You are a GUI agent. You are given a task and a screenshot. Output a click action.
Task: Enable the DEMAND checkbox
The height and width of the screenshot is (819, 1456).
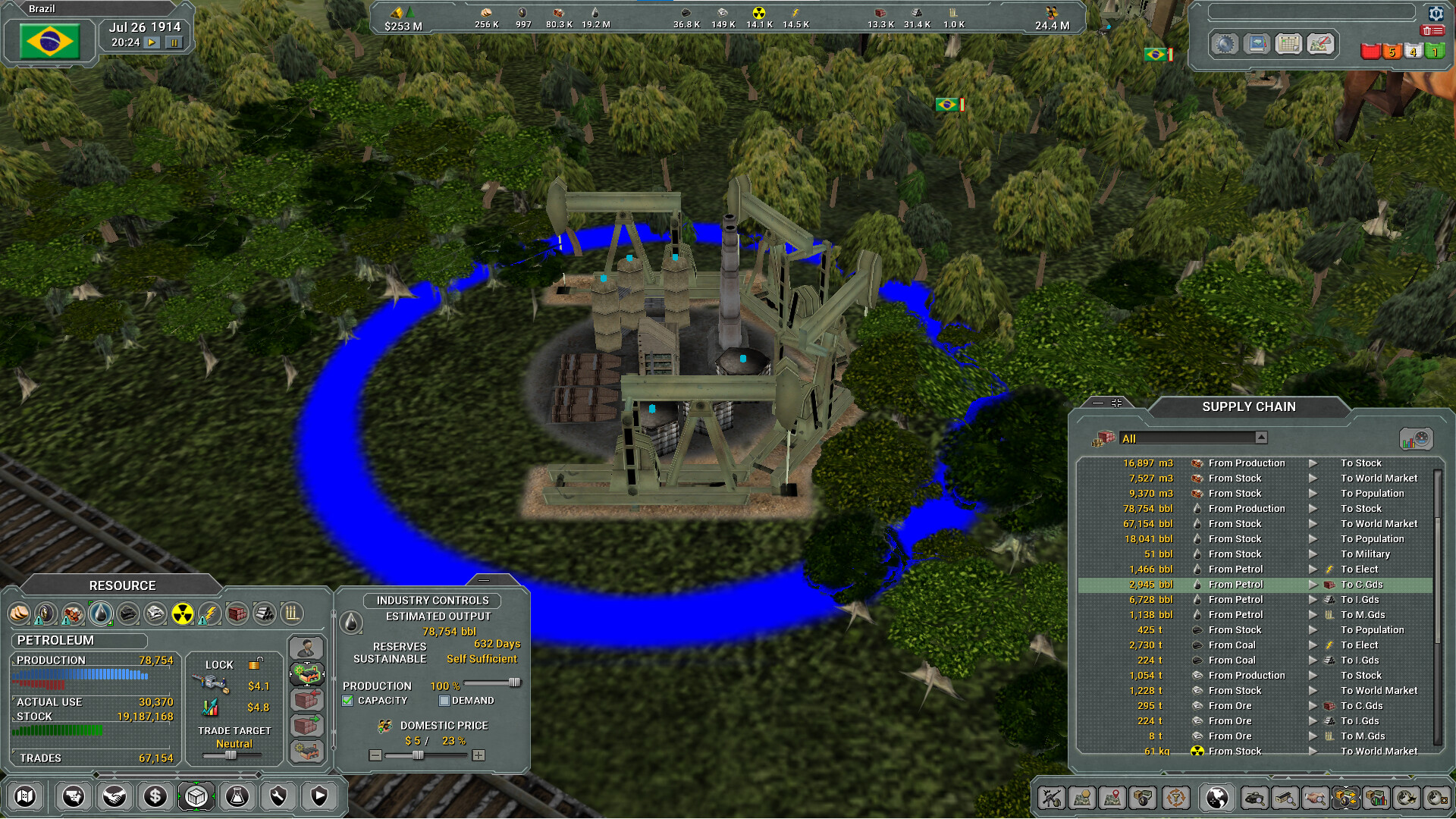444,700
